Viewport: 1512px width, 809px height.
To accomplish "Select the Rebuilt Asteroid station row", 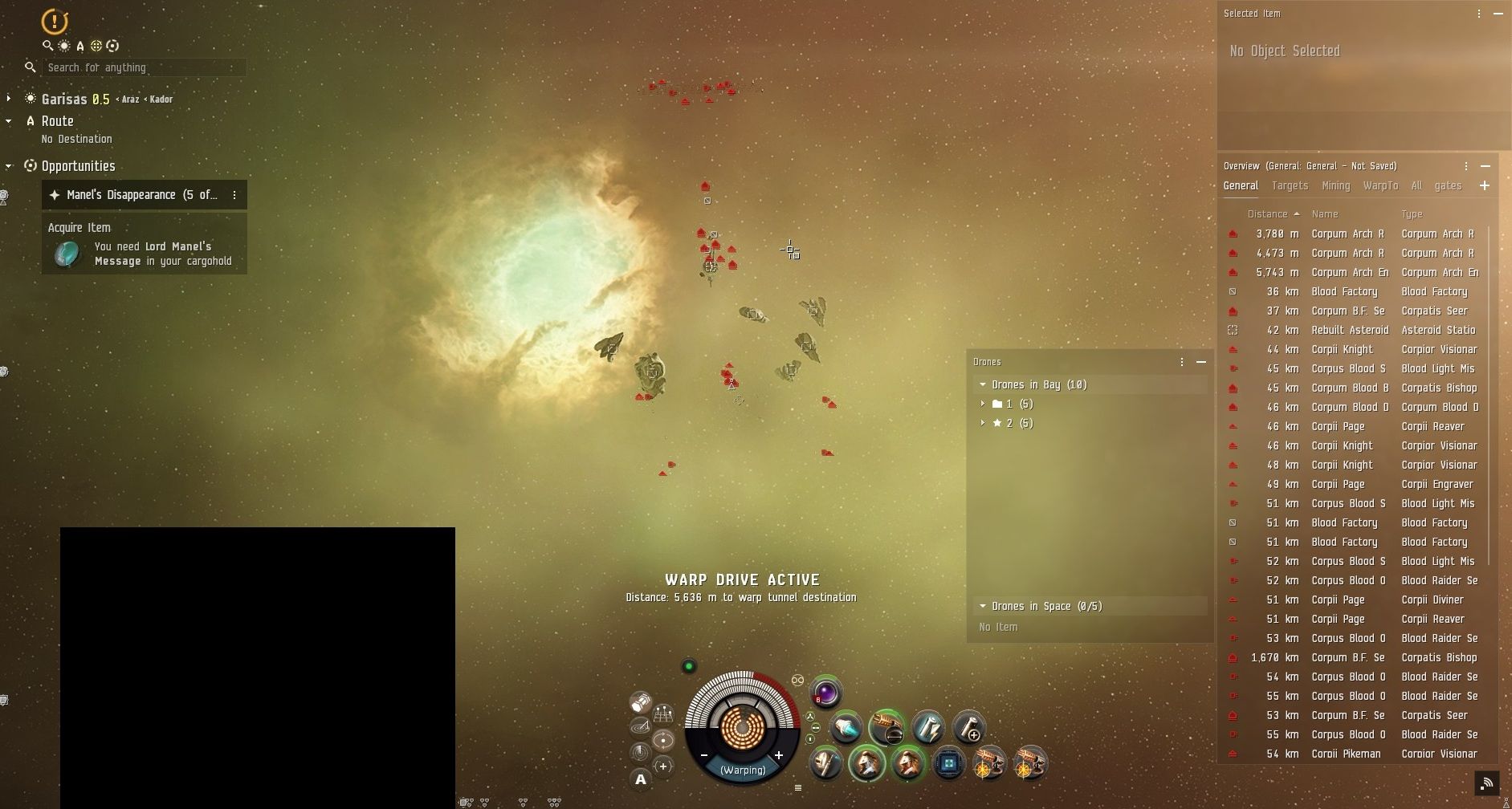I will 1349,330.
